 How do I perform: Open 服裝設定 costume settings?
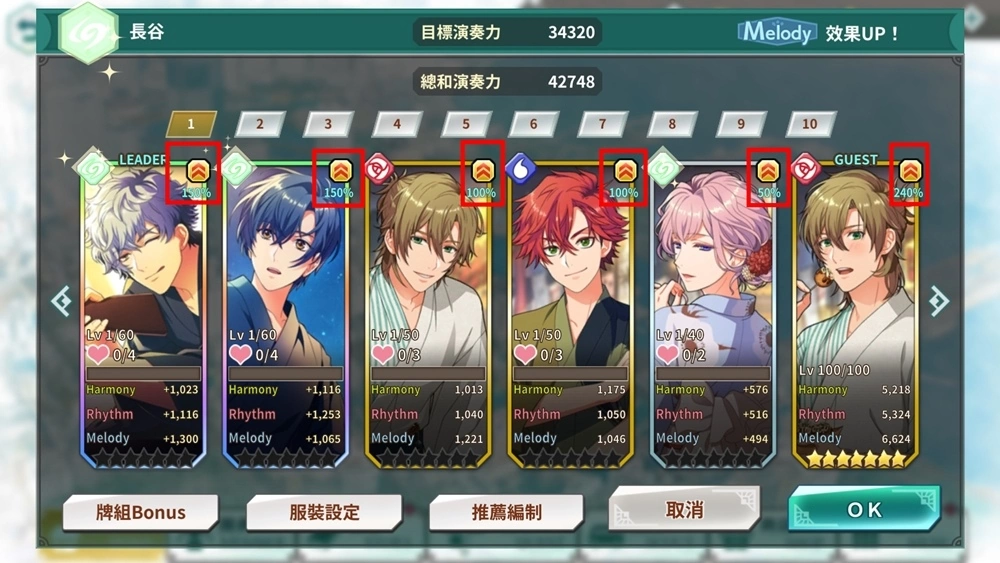[323, 512]
